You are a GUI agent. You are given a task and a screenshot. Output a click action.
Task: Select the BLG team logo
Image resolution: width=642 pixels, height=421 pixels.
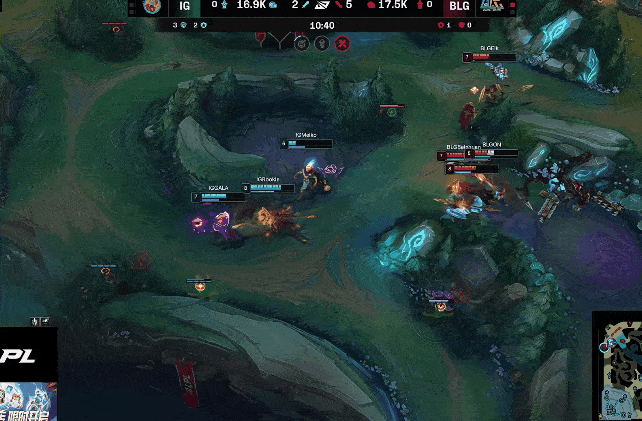click(491, 7)
